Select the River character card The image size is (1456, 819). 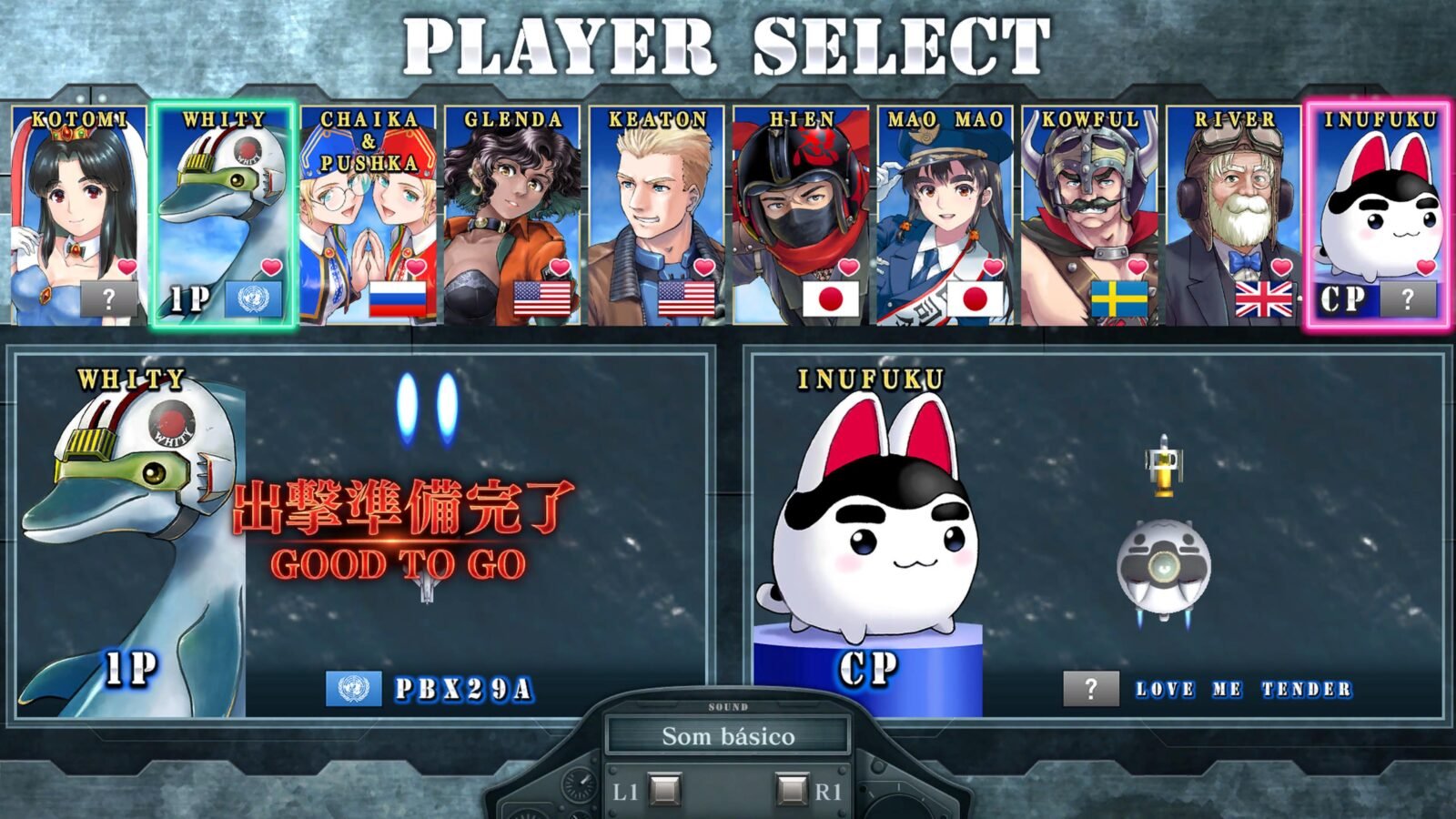pyautogui.click(x=1233, y=216)
